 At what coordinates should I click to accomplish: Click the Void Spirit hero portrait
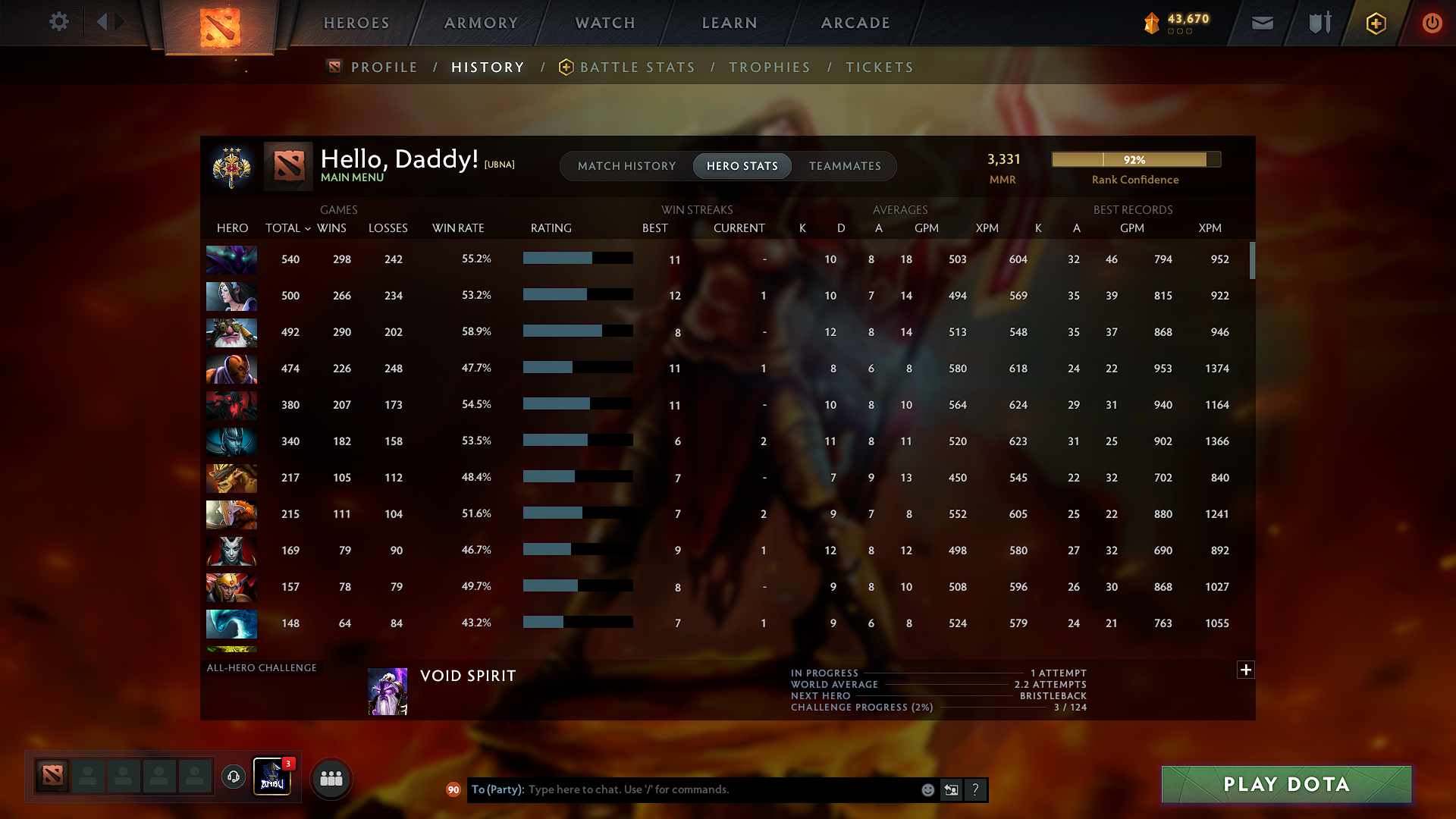[x=387, y=690]
